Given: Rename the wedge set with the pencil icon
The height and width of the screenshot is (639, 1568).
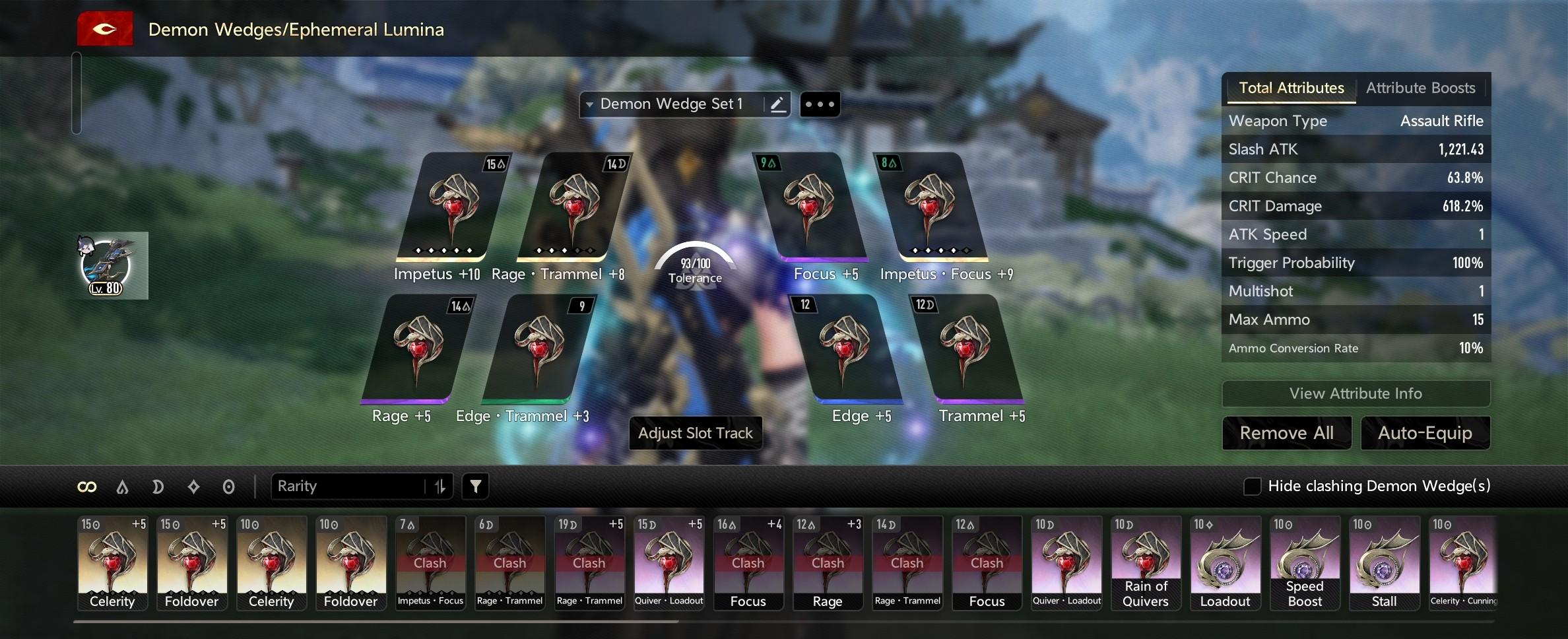Looking at the screenshot, I should point(777,104).
